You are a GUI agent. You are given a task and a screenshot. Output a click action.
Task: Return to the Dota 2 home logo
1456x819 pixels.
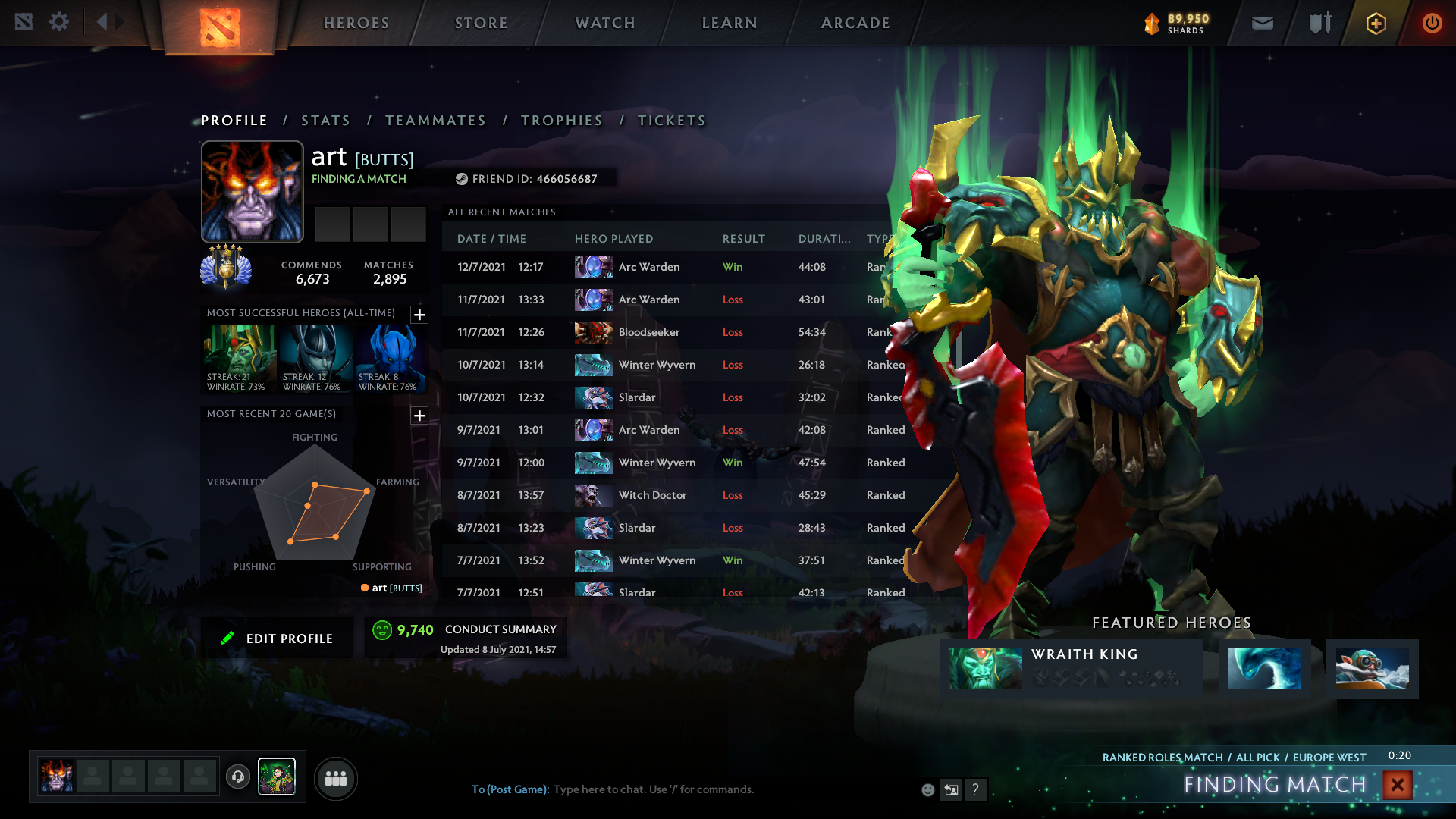point(220,27)
